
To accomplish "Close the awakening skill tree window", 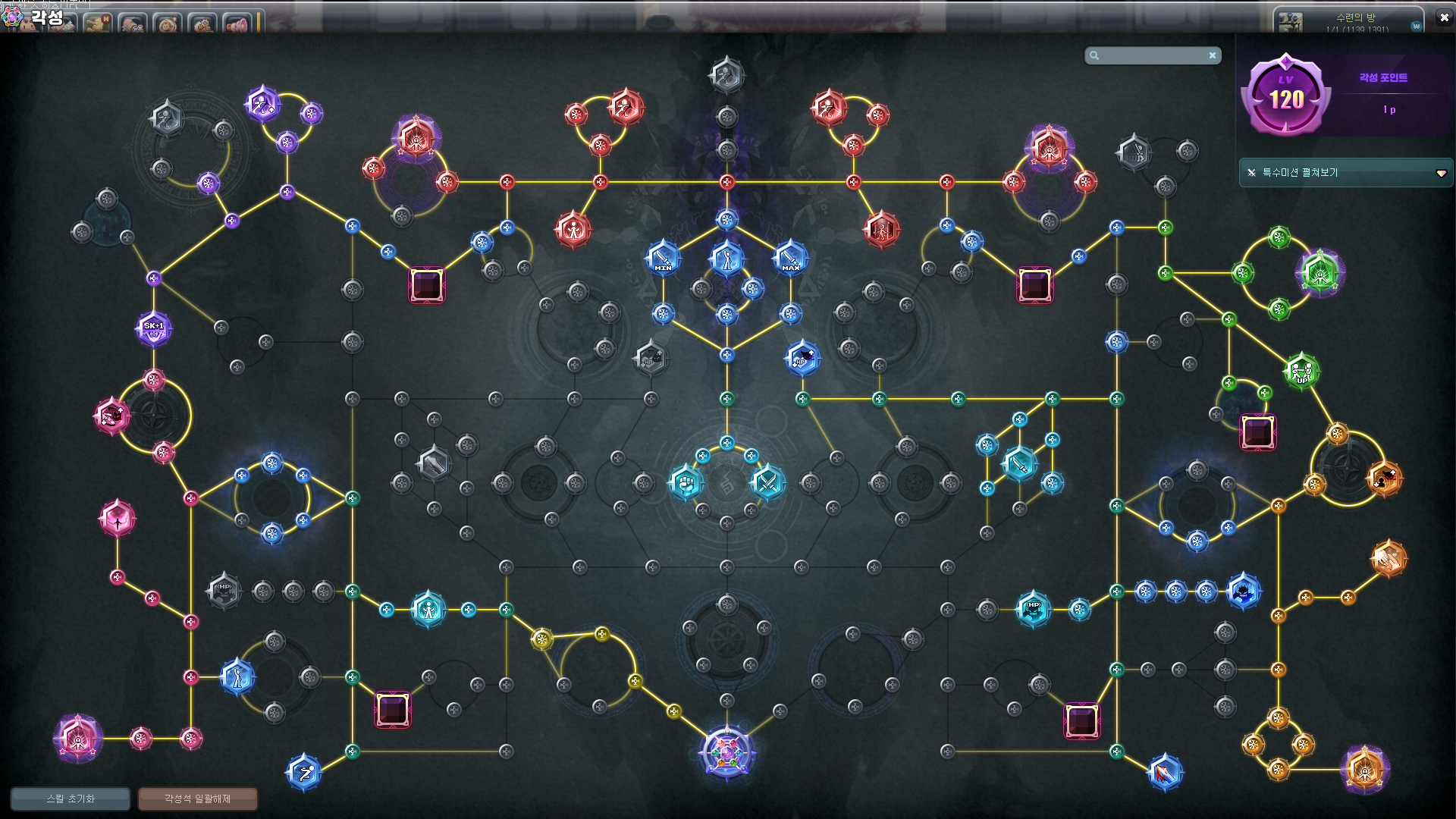I will click(x=1444, y=17).
